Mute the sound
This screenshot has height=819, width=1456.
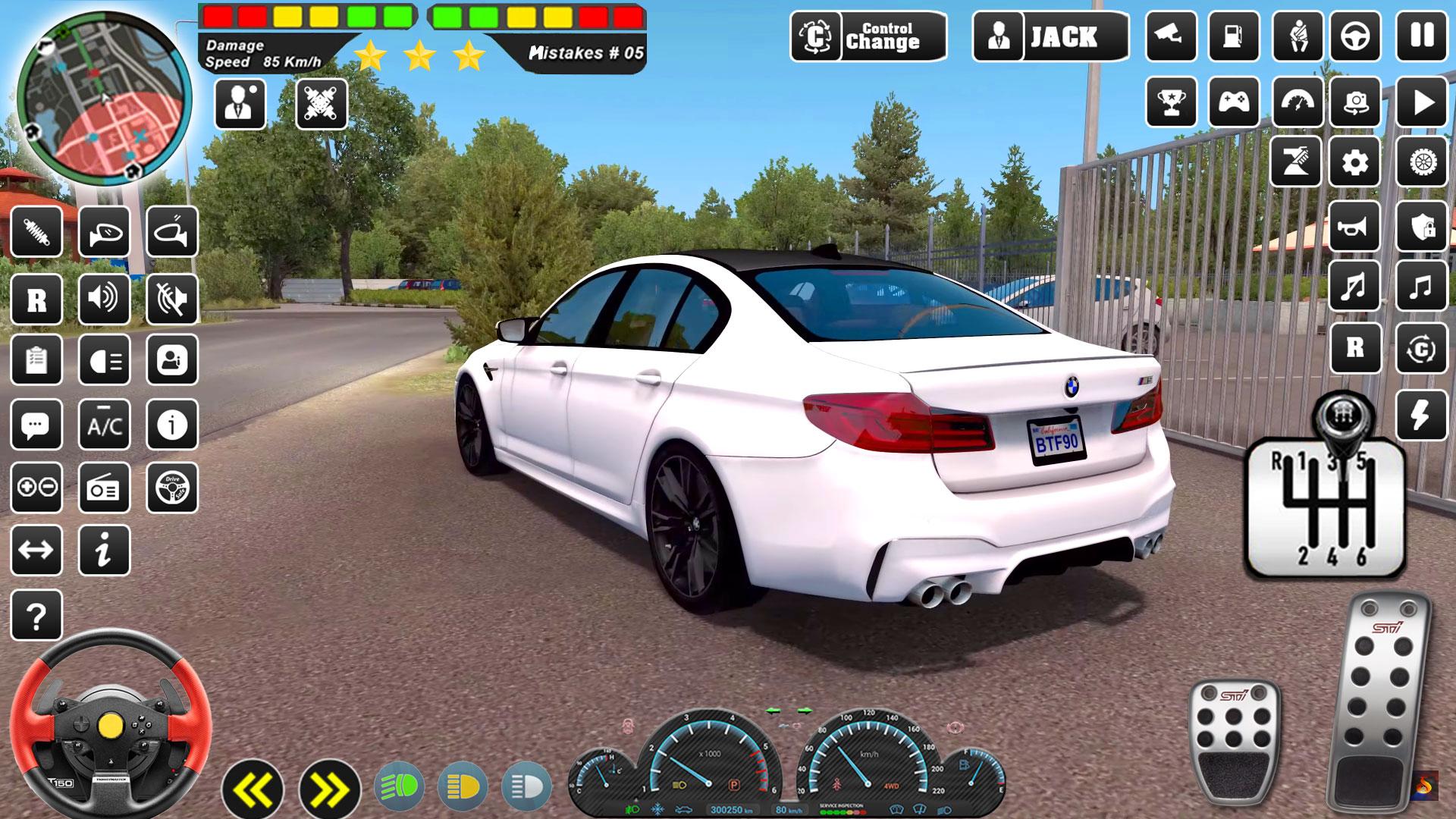pyautogui.click(x=172, y=299)
